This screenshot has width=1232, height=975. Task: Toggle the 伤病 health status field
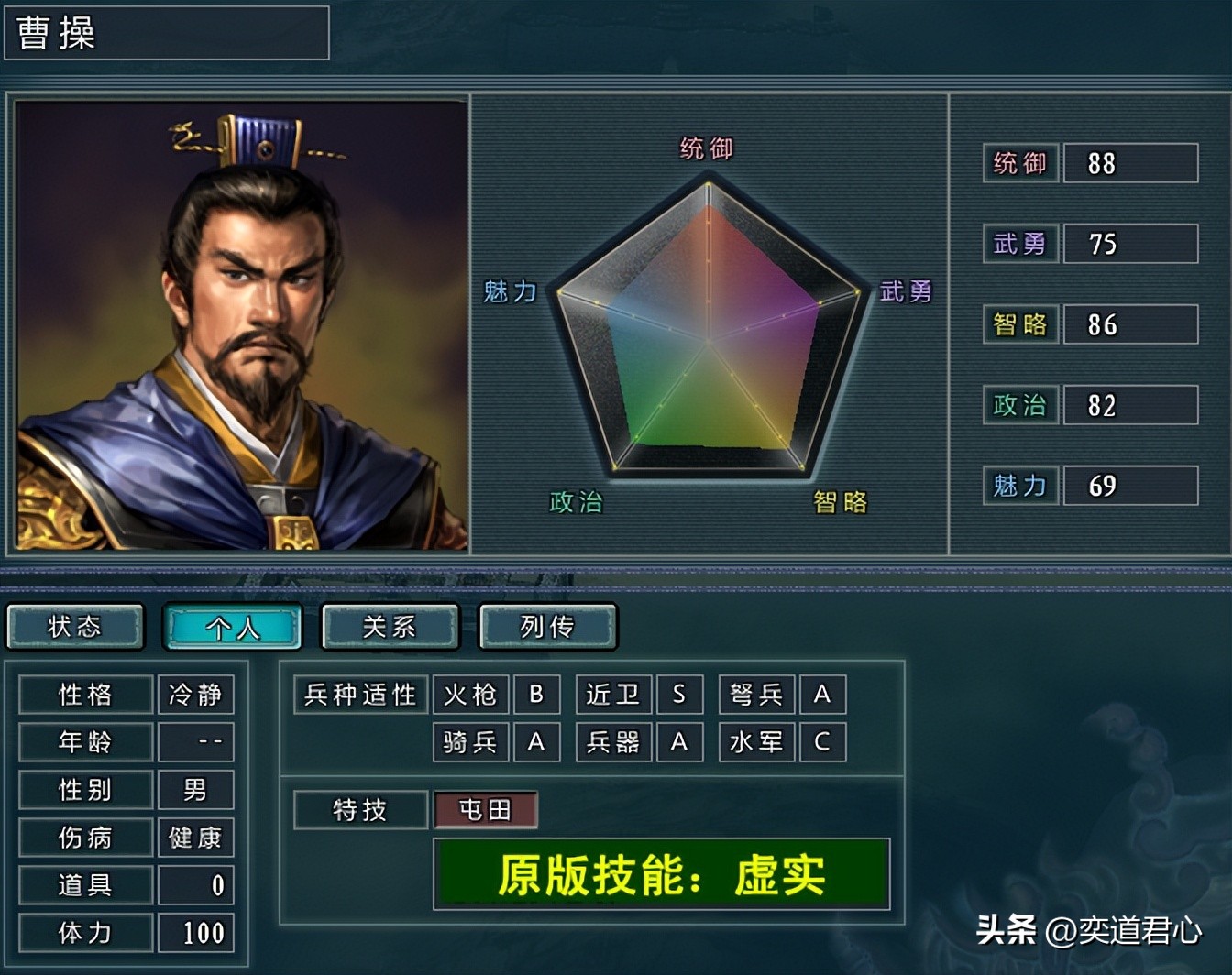click(85, 837)
